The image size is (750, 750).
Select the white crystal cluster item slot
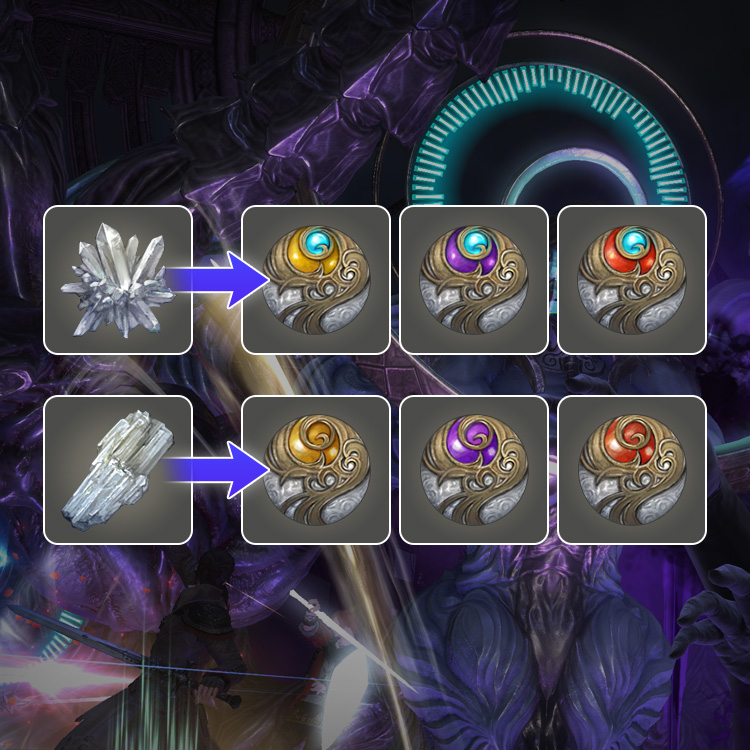pos(117,279)
